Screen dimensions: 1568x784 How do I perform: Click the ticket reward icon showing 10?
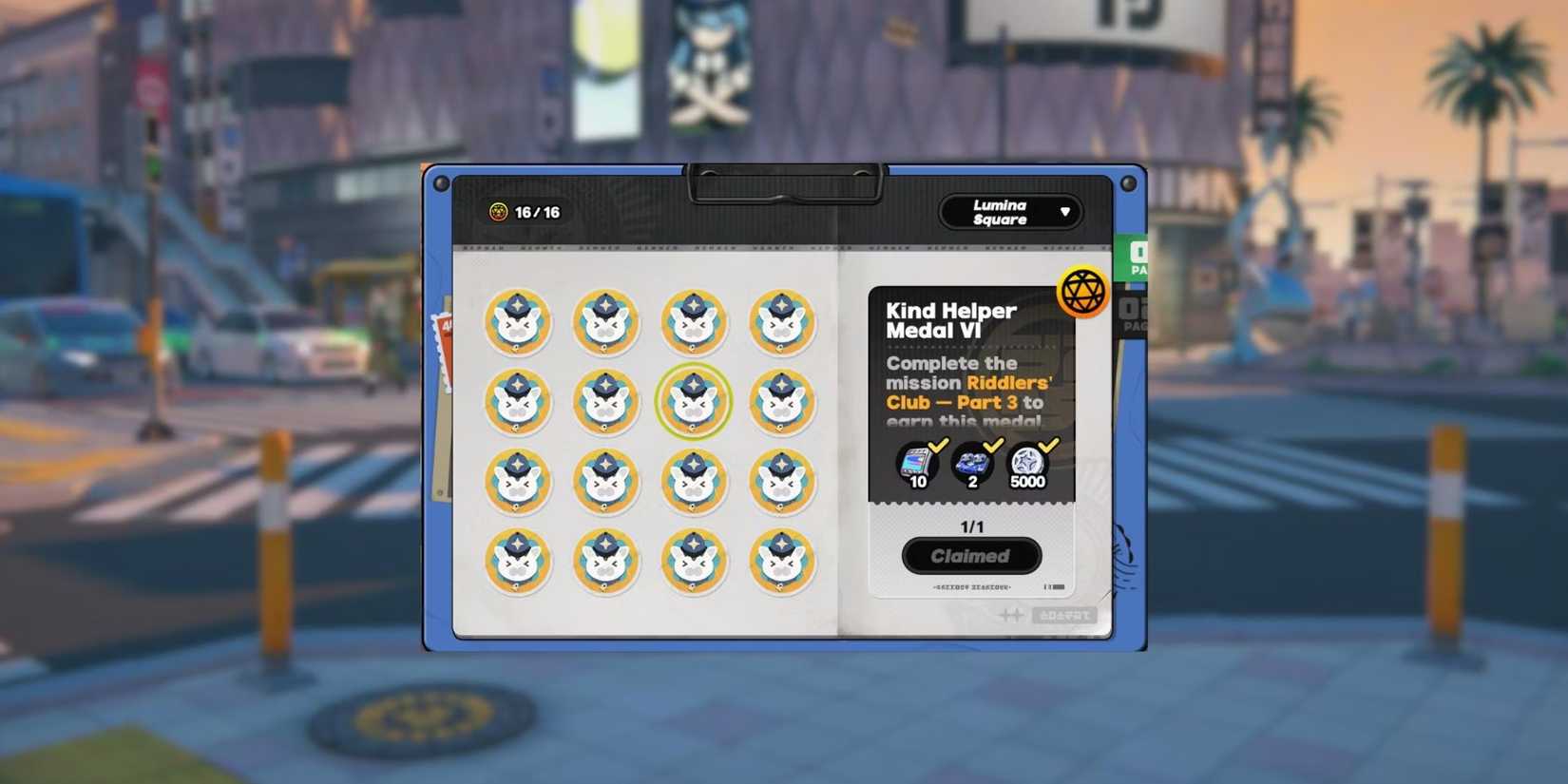pyautogui.click(x=914, y=465)
